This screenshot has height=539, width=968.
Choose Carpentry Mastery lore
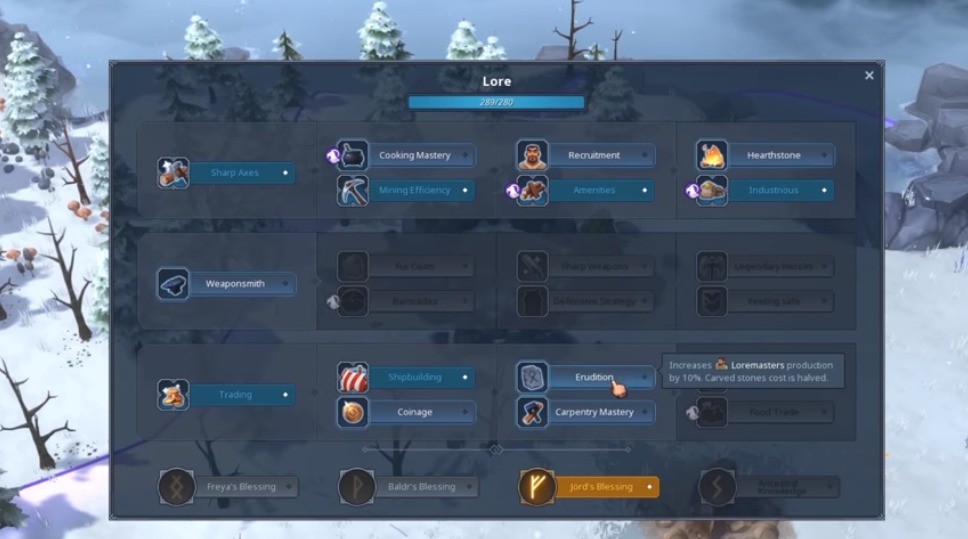pyautogui.click(x=594, y=412)
